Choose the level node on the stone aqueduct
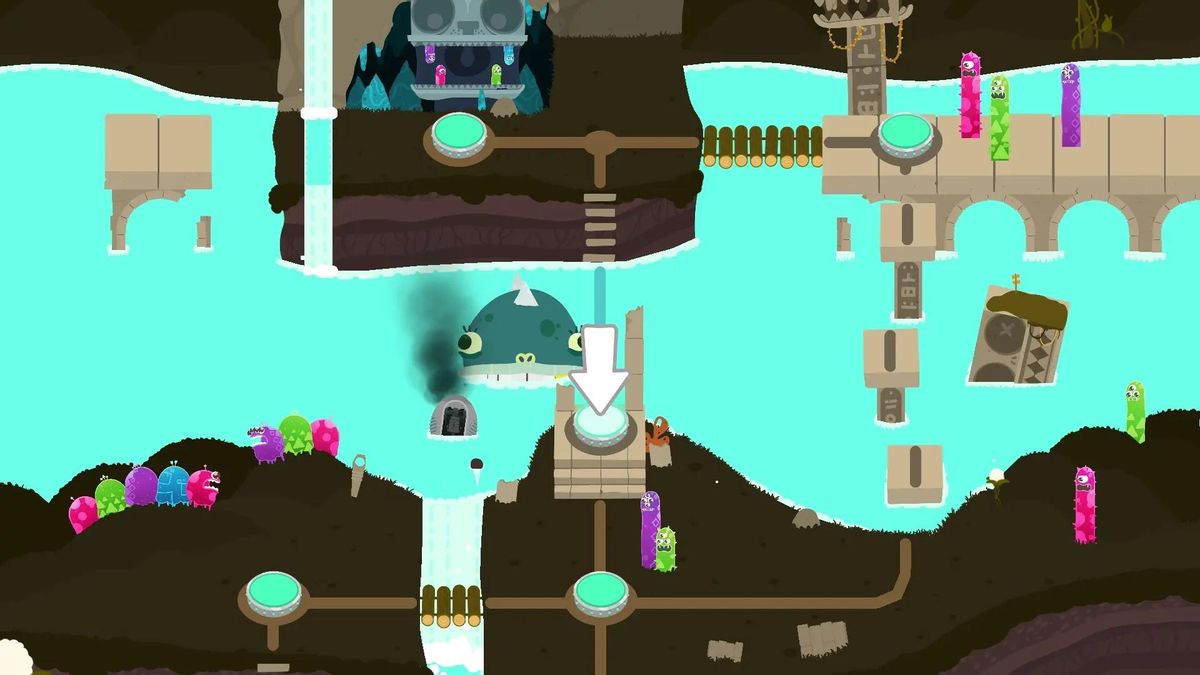1200x675 pixels. tap(905, 134)
